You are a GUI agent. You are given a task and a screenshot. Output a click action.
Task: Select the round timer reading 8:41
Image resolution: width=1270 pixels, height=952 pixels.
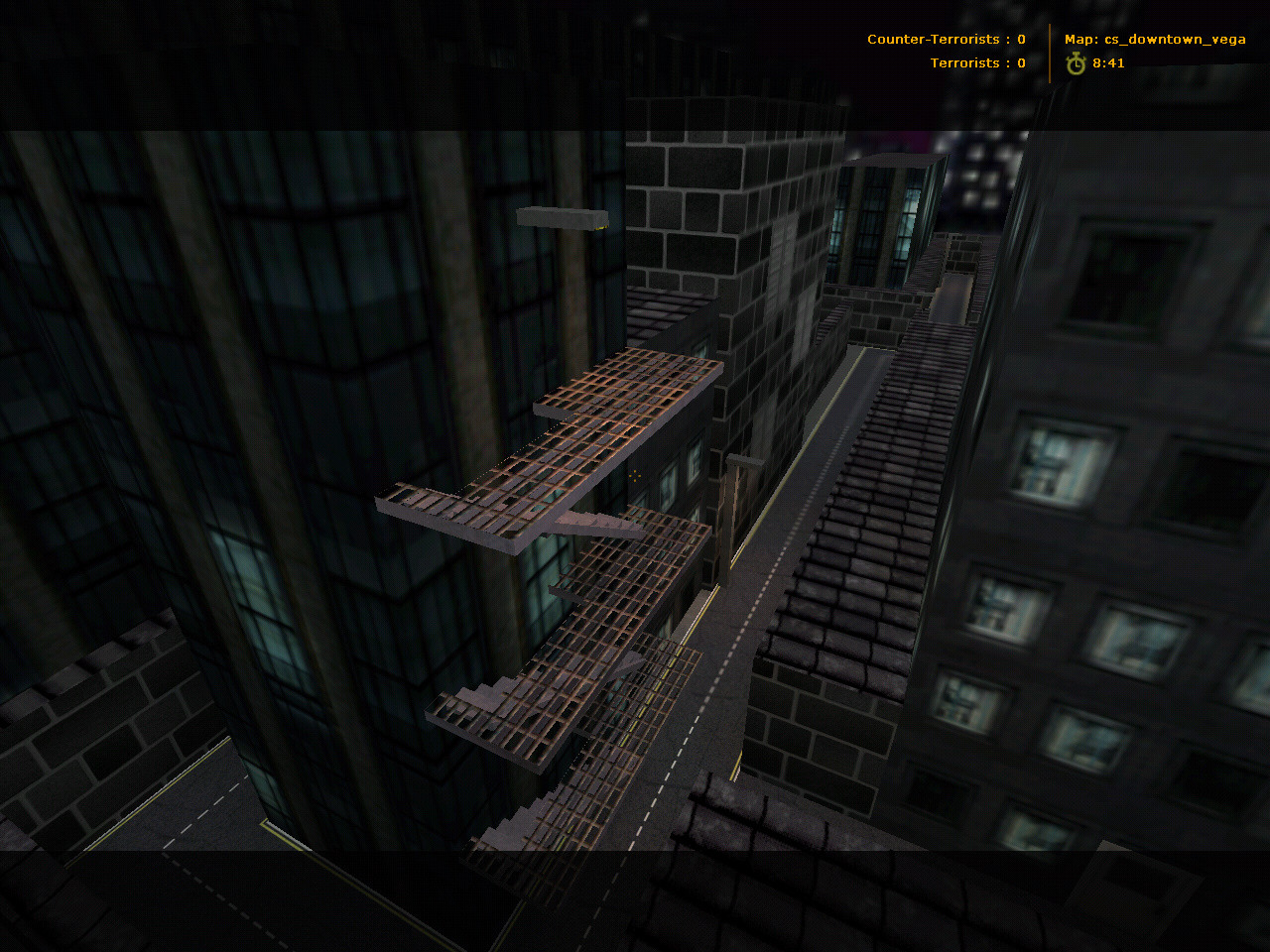point(1108,62)
